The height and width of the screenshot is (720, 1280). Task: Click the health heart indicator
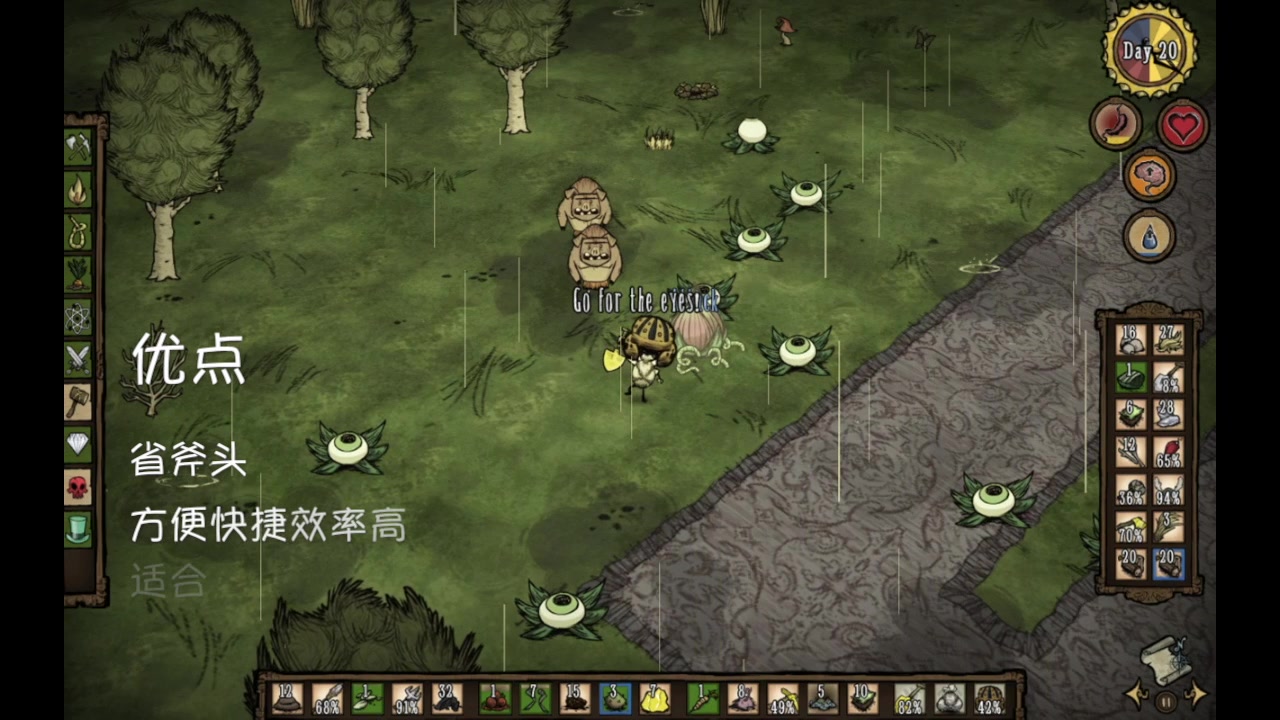tap(1183, 125)
